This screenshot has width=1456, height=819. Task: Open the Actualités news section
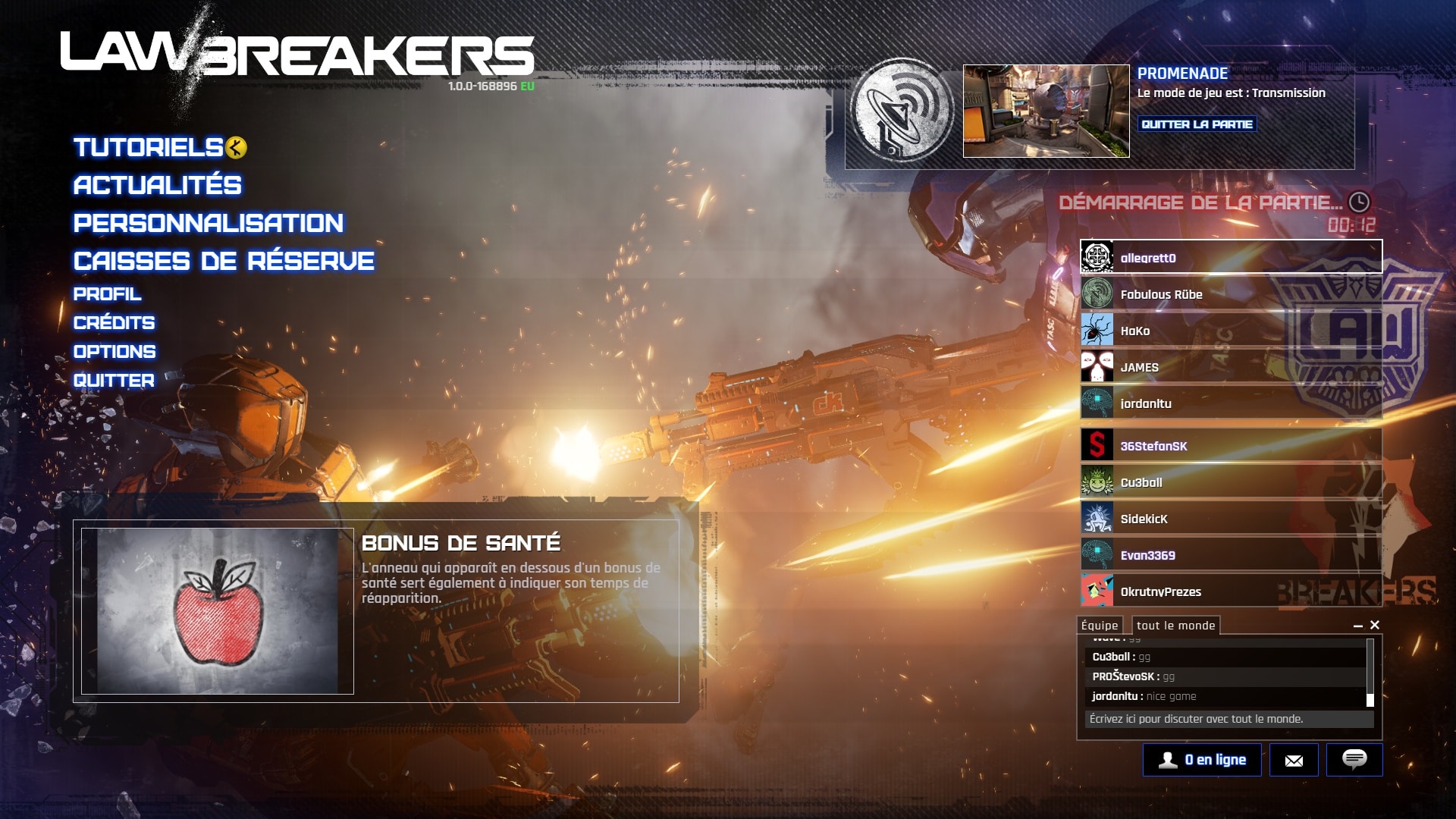(158, 185)
